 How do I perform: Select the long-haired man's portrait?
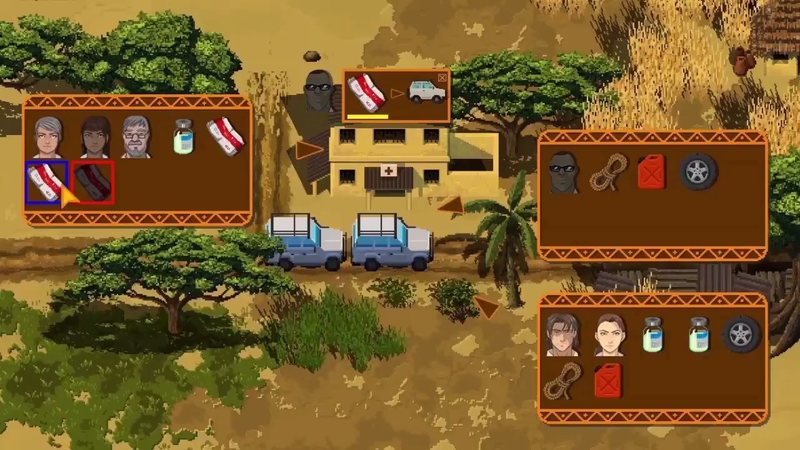(x=564, y=334)
